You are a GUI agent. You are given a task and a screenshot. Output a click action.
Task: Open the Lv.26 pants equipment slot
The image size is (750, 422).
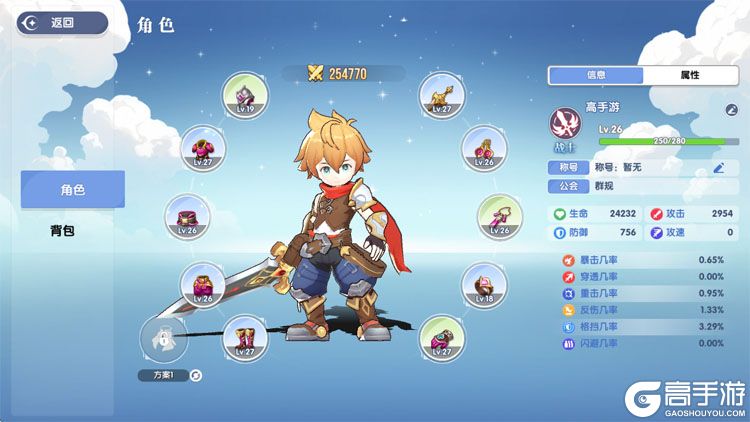203,285
